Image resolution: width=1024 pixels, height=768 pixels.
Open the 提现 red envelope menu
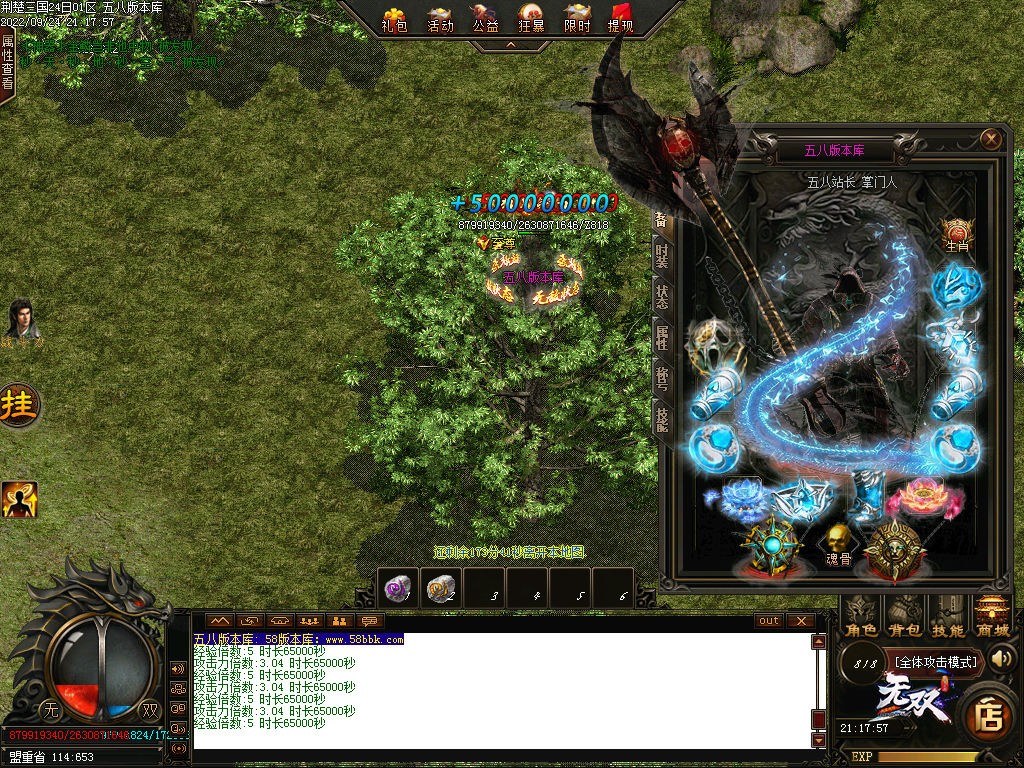coord(621,19)
